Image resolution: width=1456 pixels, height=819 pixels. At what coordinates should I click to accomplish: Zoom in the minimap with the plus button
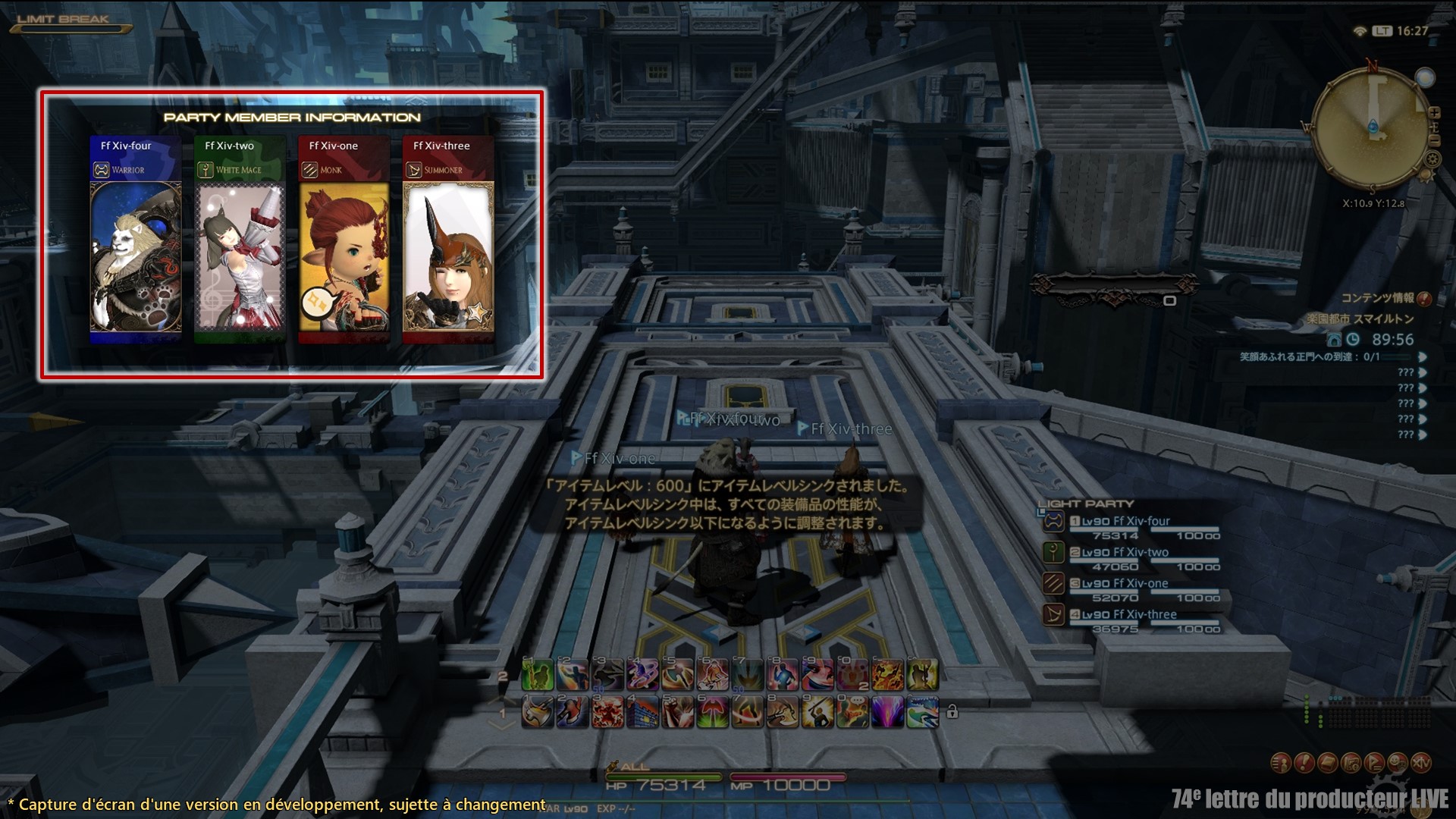tap(1434, 112)
